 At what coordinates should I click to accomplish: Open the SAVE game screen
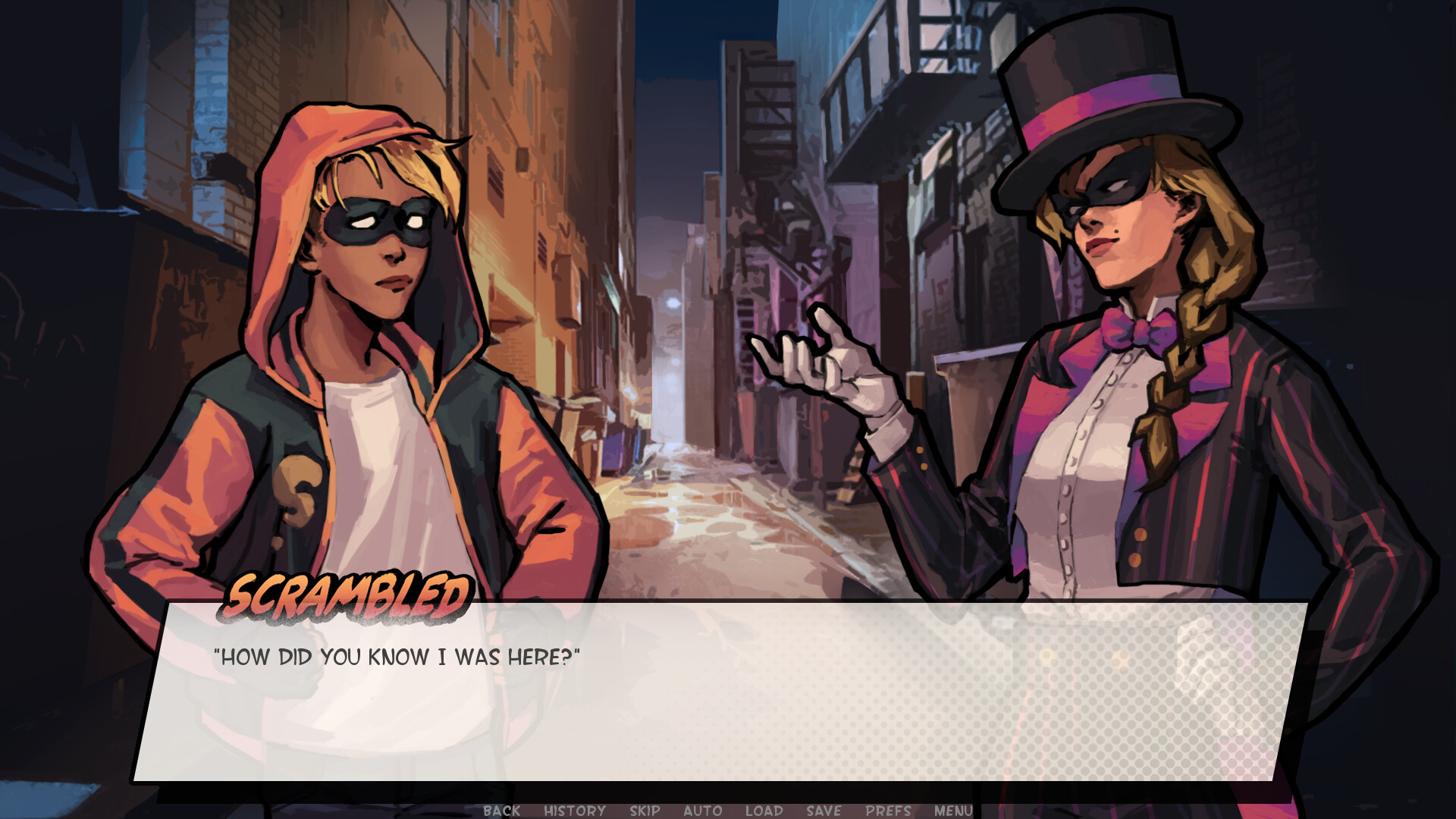pyautogui.click(x=822, y=811)
